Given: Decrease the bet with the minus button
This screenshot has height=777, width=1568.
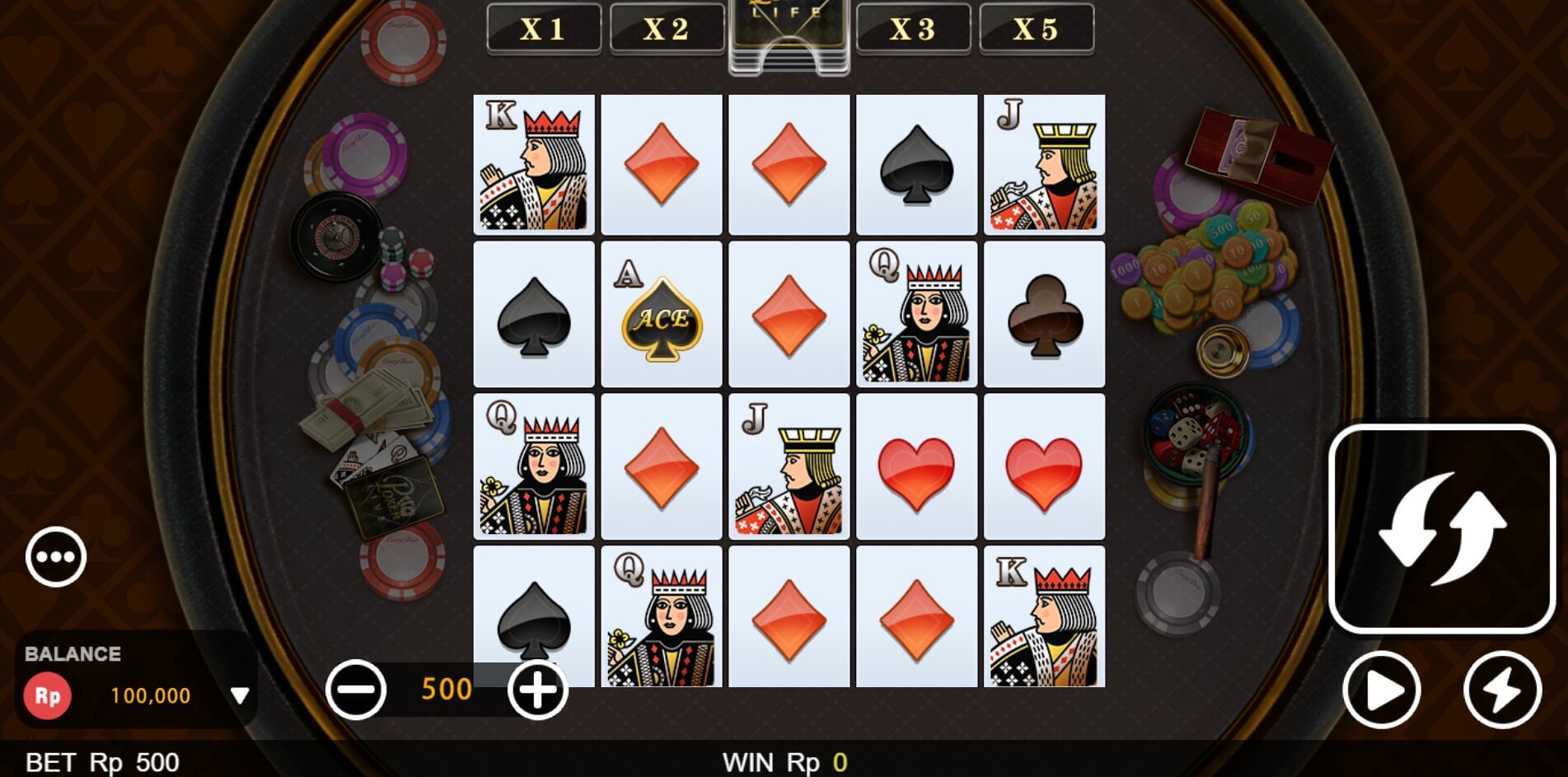Looking at the screenshot, I should [356, 690].
